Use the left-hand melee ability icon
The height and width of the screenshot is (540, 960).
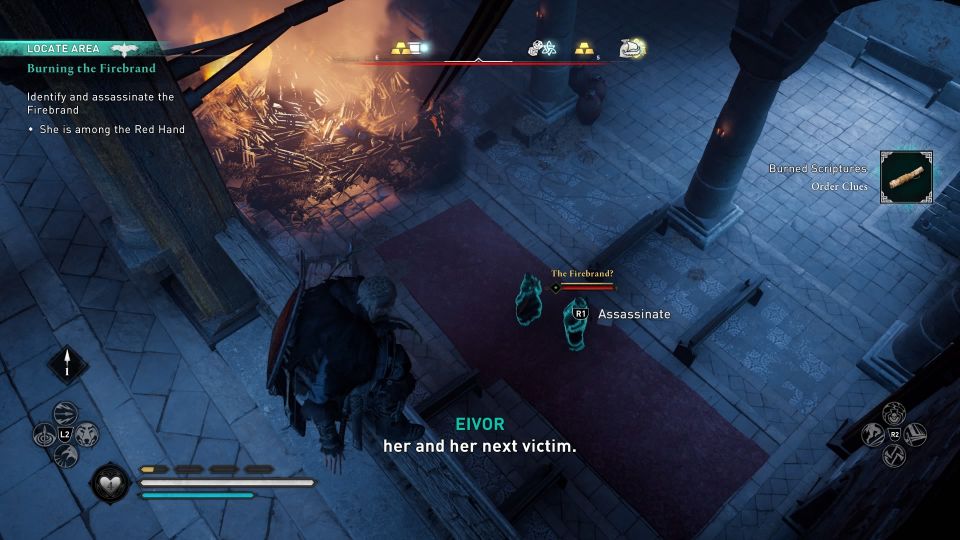872,435
